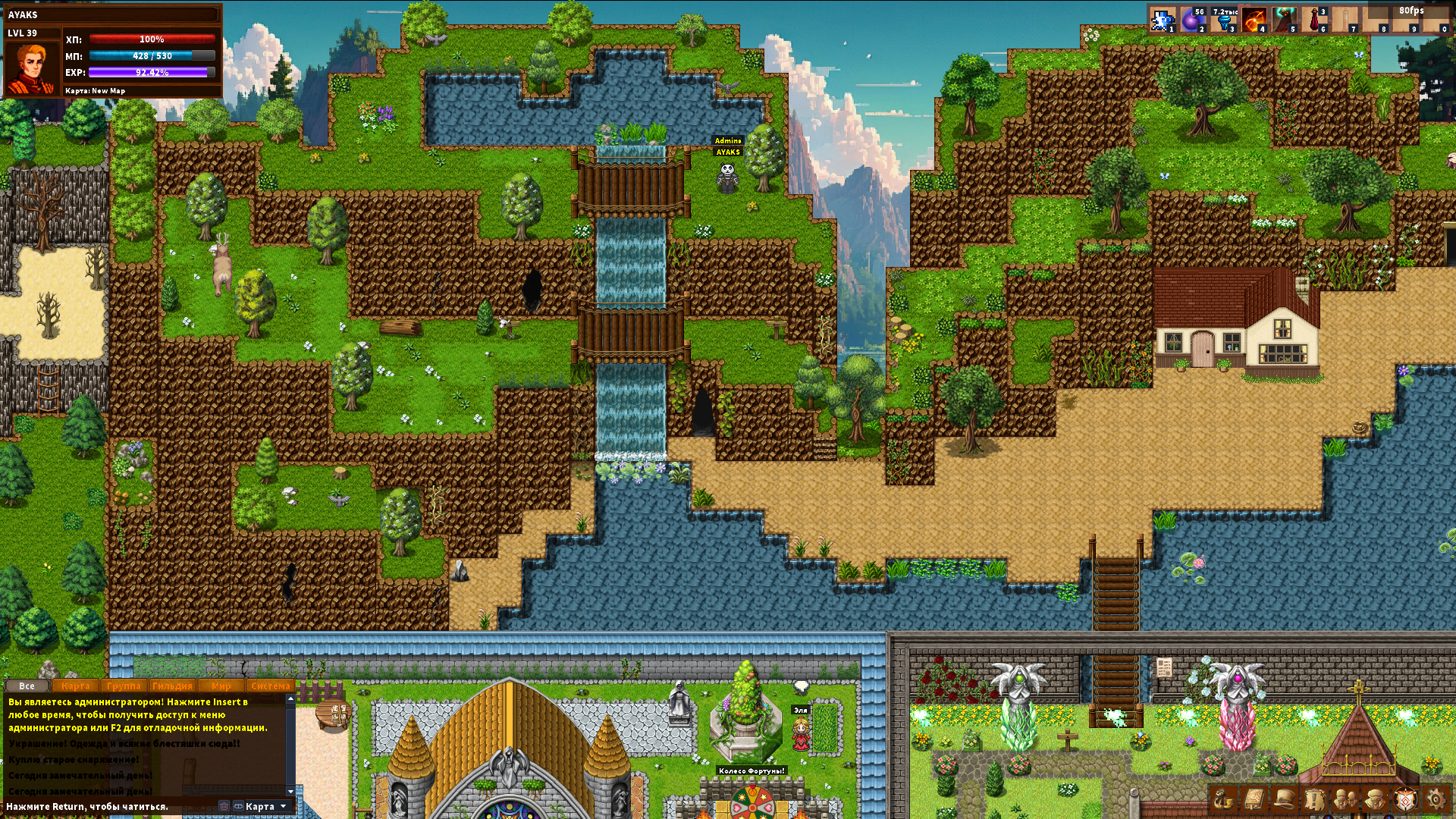The width and height of the screenshot is (1456, 819).
Task: Use the blue dash skill in slot 1
Action: pyautogui.click(x=1162, y=20)
